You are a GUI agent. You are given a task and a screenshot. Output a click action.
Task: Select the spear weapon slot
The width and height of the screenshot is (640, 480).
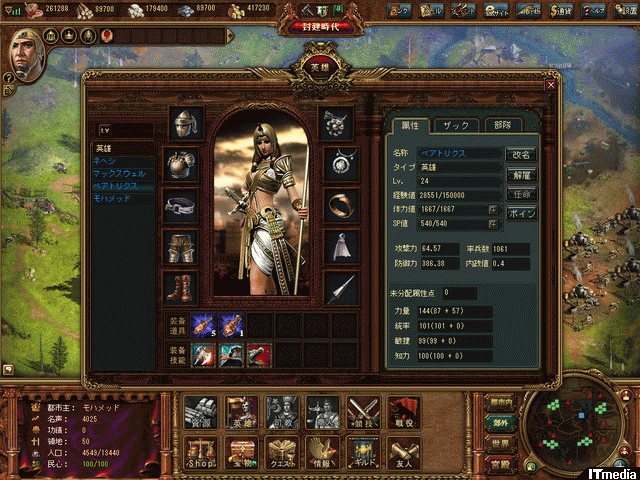click(341, 287)
